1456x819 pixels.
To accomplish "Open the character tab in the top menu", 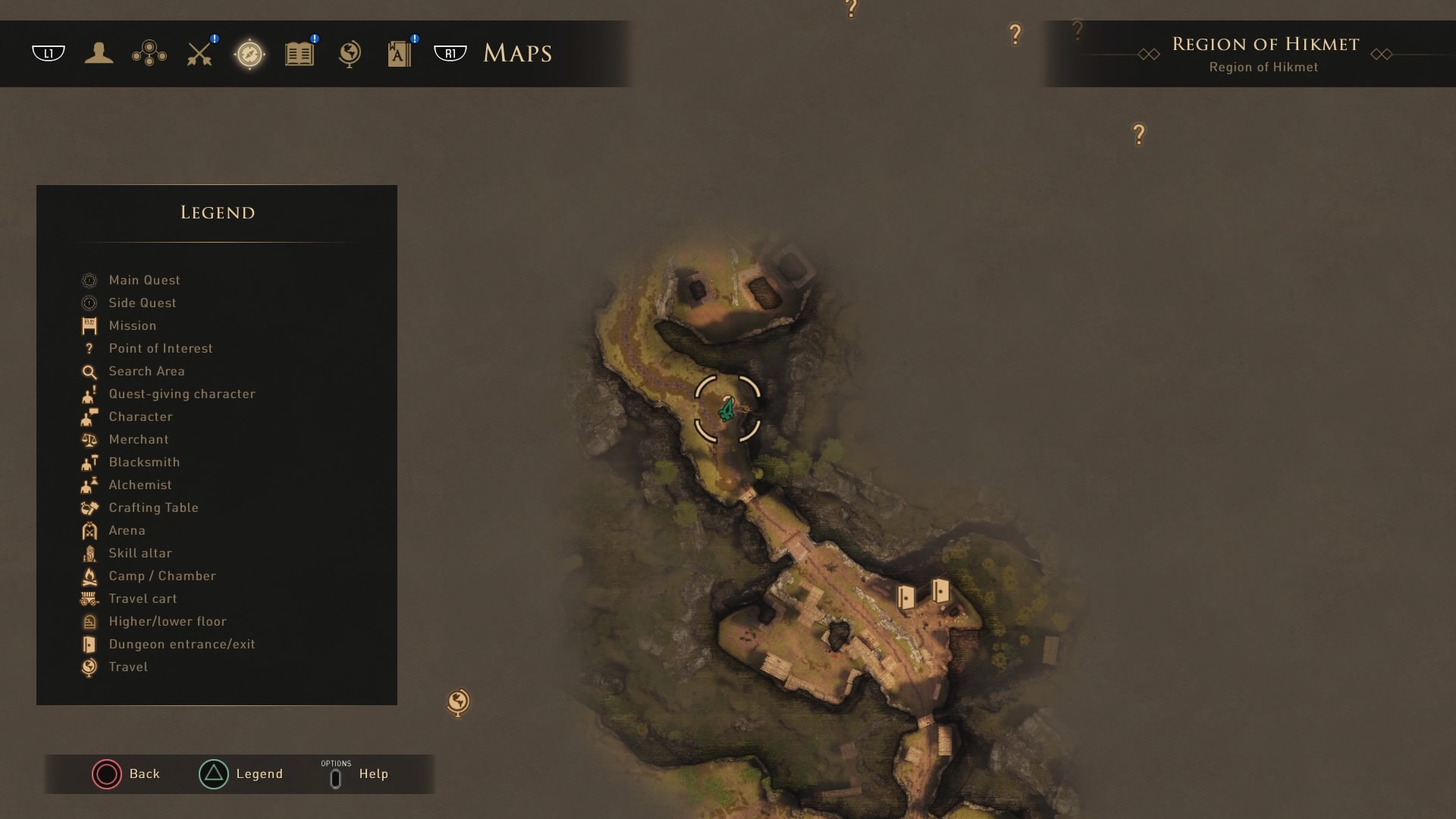I will point(99,53).
